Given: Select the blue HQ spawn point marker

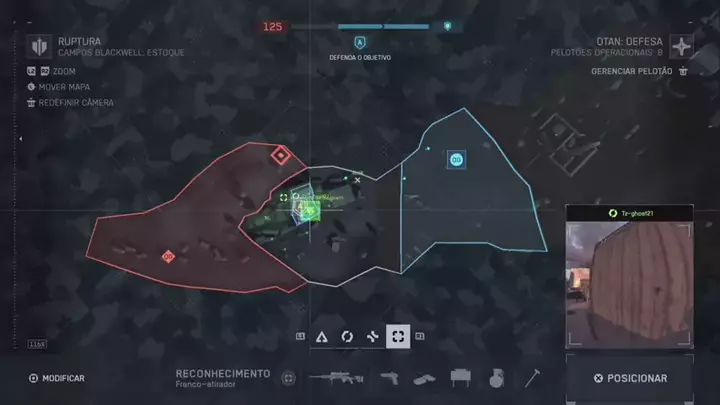Looking at the screenshot, I should (456, 159).
